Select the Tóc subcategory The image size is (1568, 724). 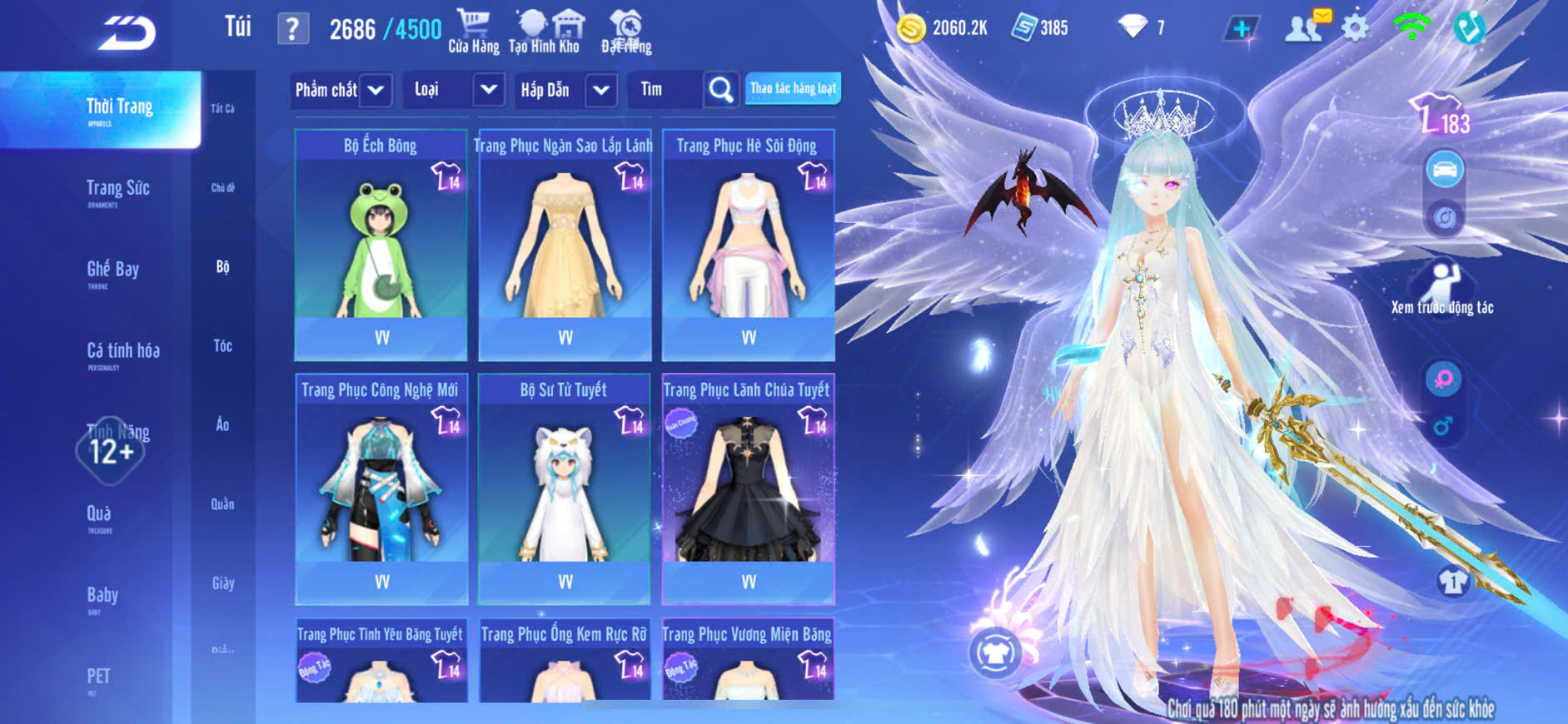click(x=222, y=346)
